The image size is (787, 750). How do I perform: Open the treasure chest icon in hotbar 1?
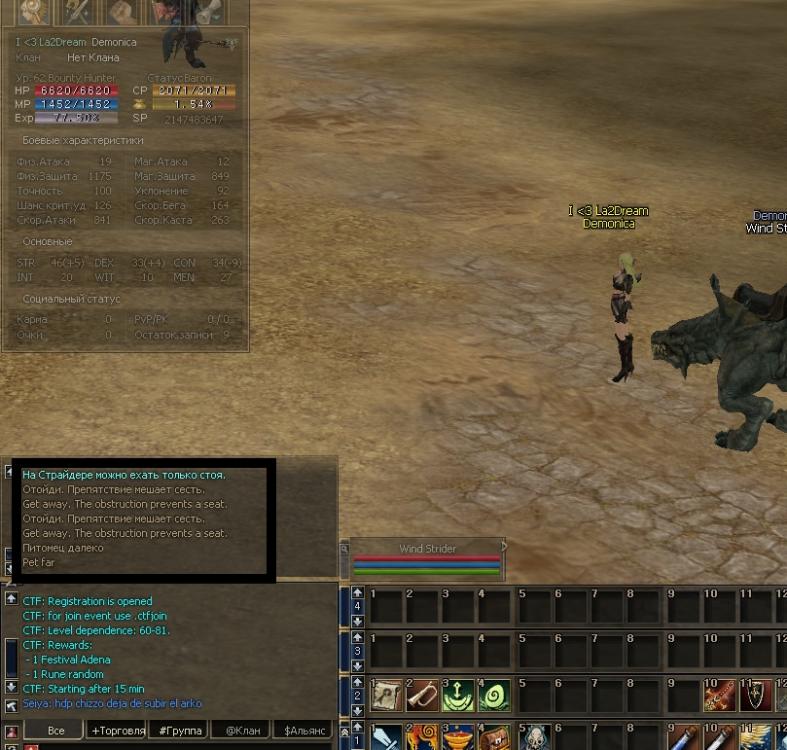(495, 740)
